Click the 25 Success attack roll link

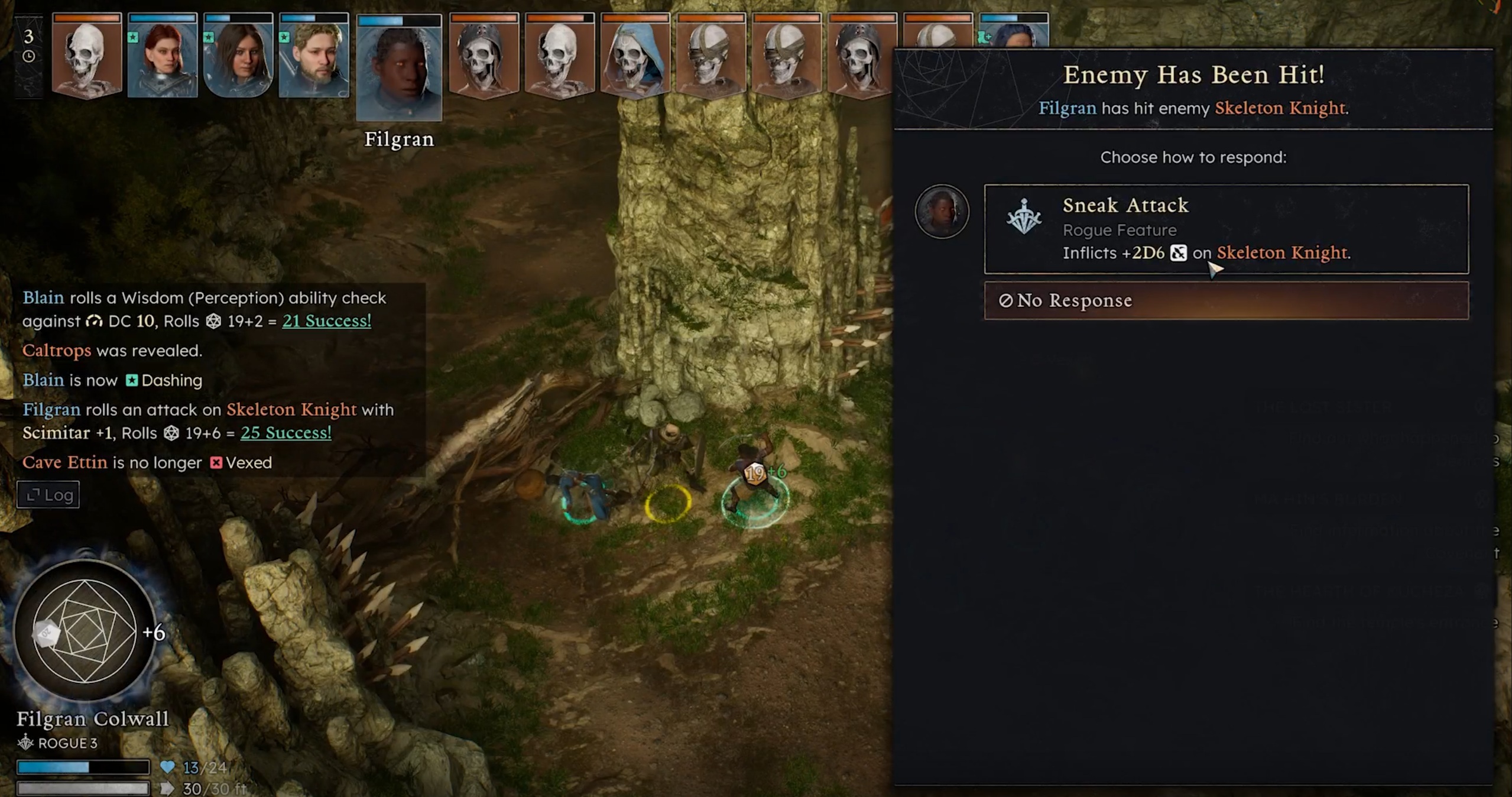click(285, 432)
